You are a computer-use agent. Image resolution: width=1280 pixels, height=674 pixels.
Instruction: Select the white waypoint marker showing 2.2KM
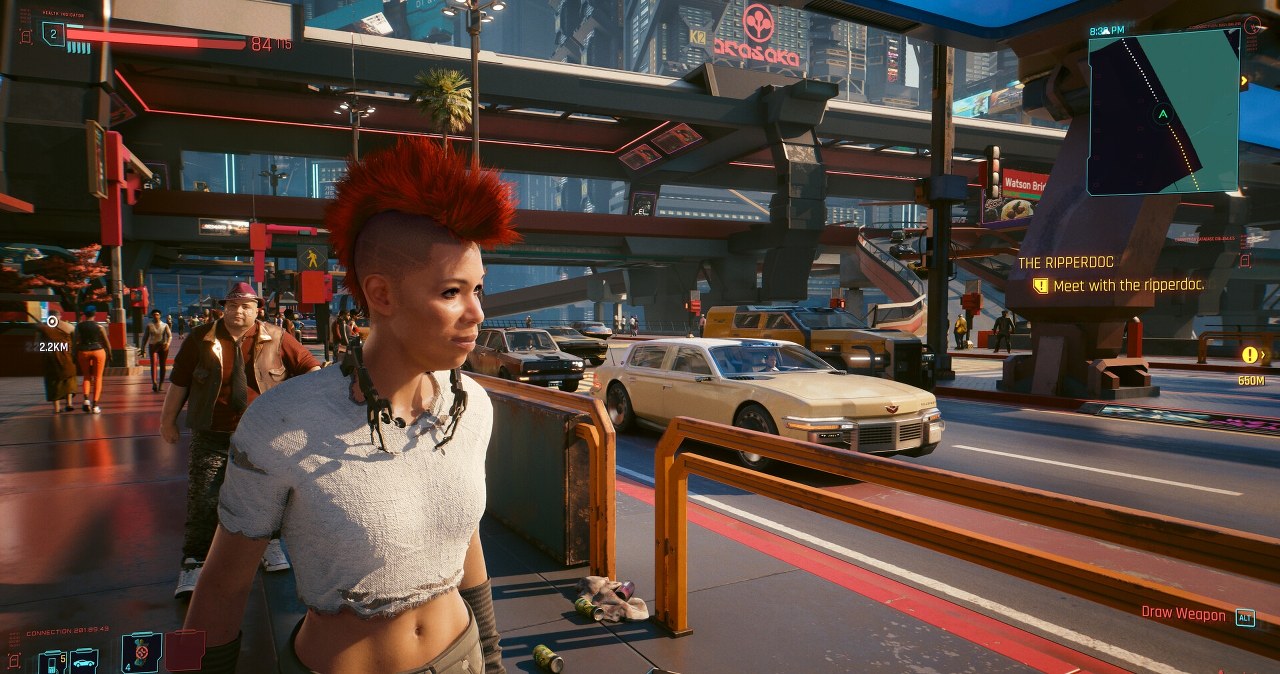pyautogui.click(x=52, y=321)
